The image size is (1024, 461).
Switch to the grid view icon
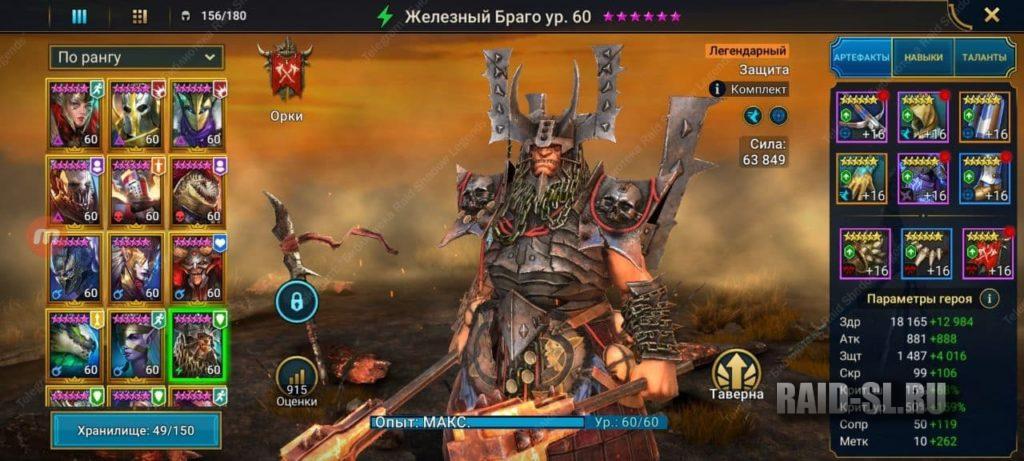(x=139, y=16)
